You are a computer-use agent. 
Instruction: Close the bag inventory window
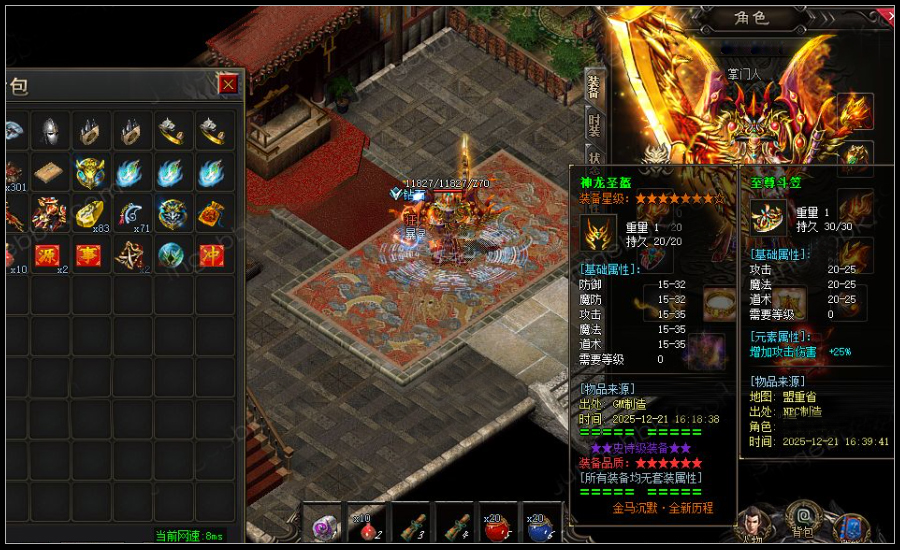(229, 84)
